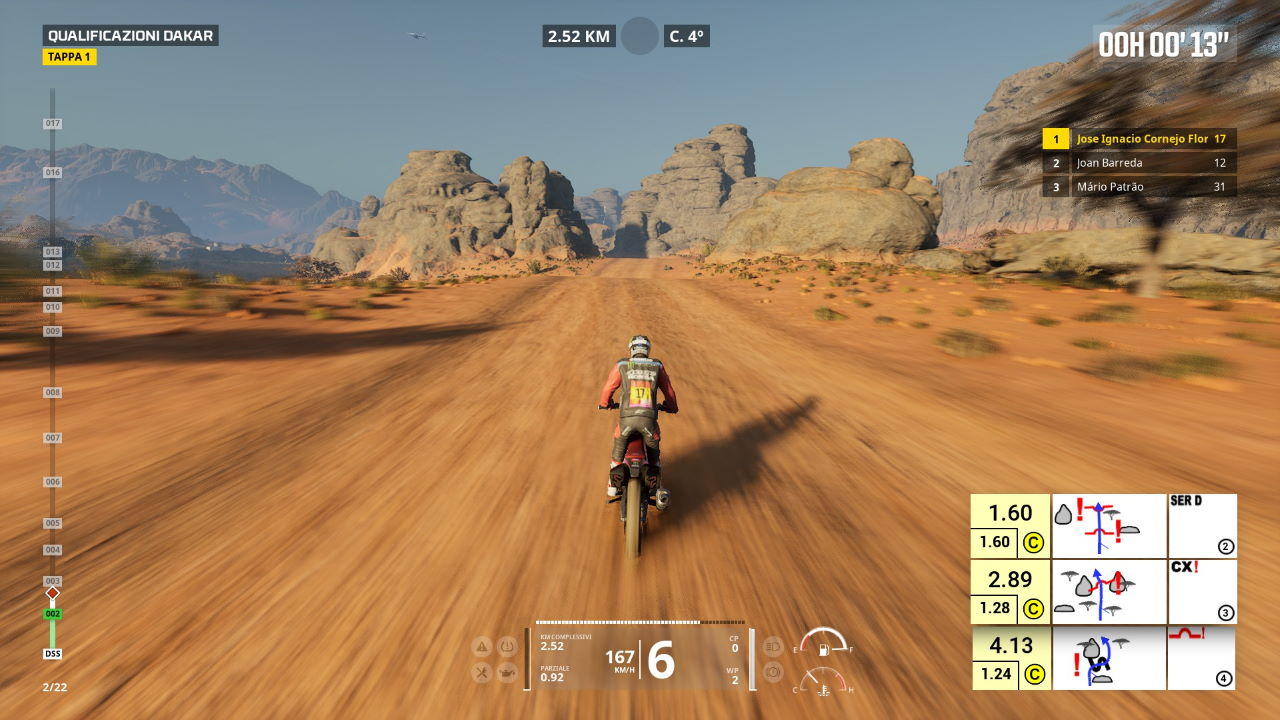The height and width of the screenshot is (720, 1280).
Task: Click the hazard warning triangle icon
Action: pyautogui.click(x=482, y=646)
